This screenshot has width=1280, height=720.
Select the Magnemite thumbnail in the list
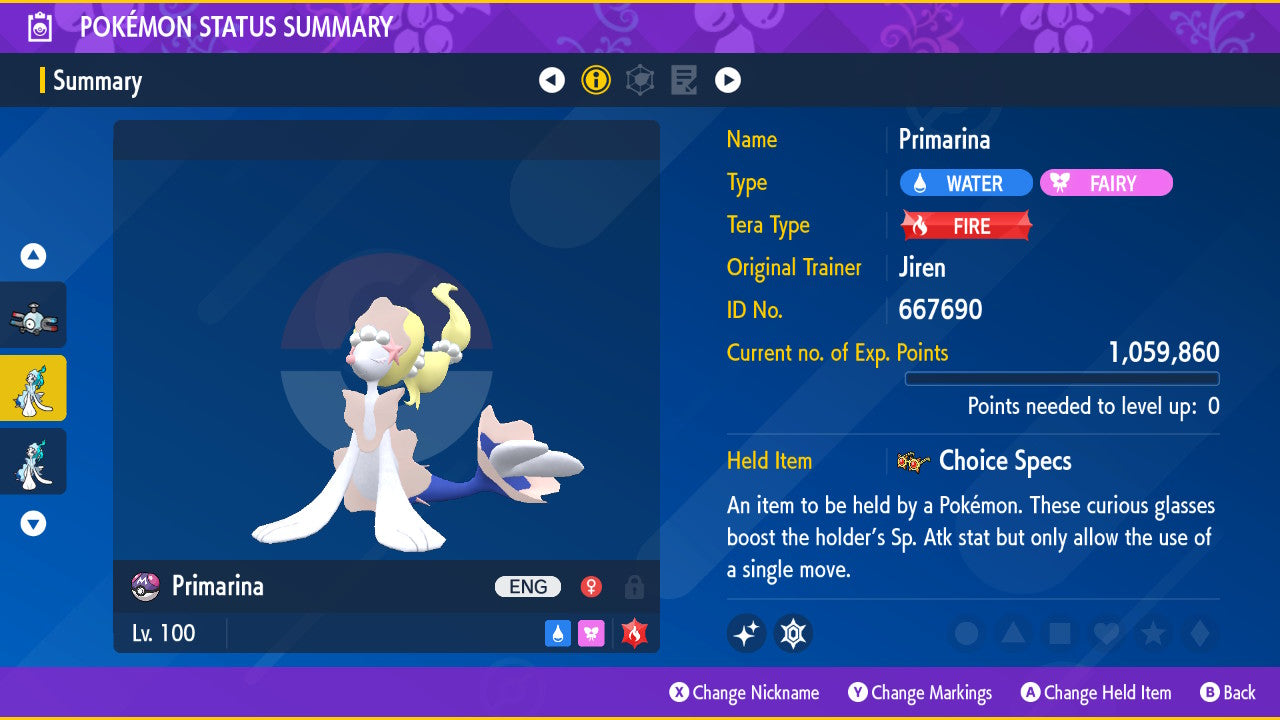point(33,315)
